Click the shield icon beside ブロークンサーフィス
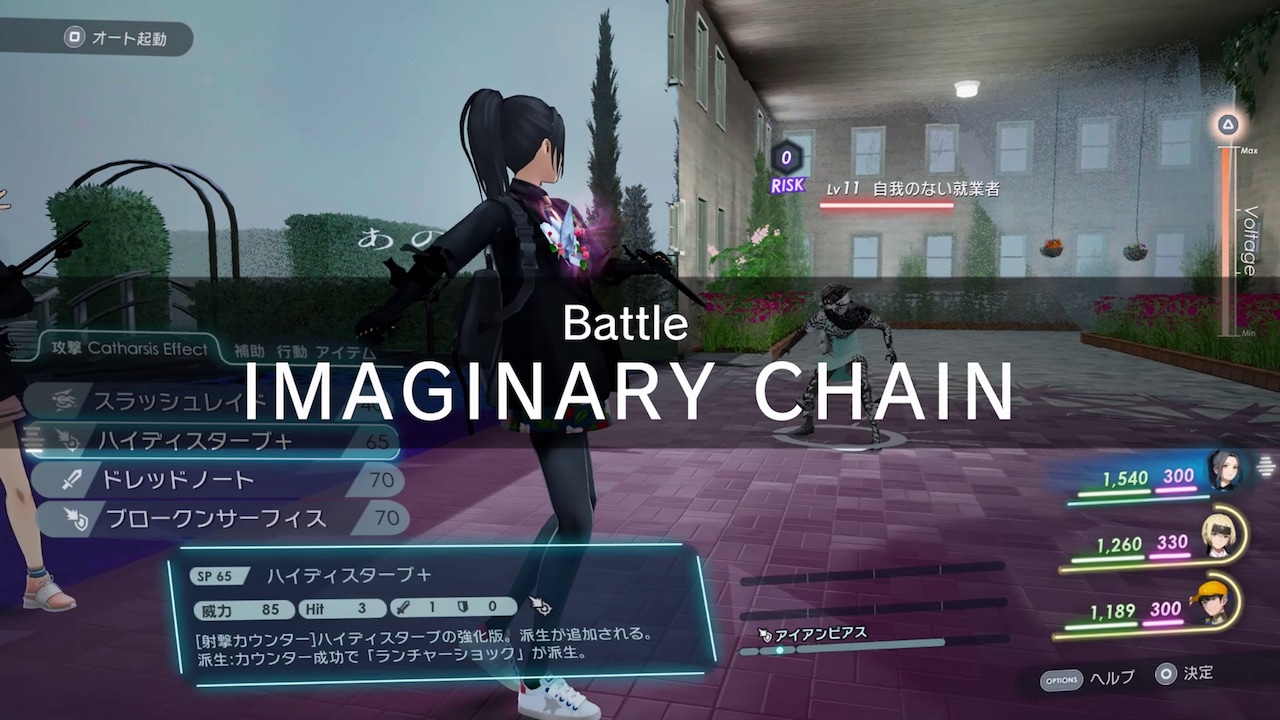 pyautogui.click(x=75, y=517)
